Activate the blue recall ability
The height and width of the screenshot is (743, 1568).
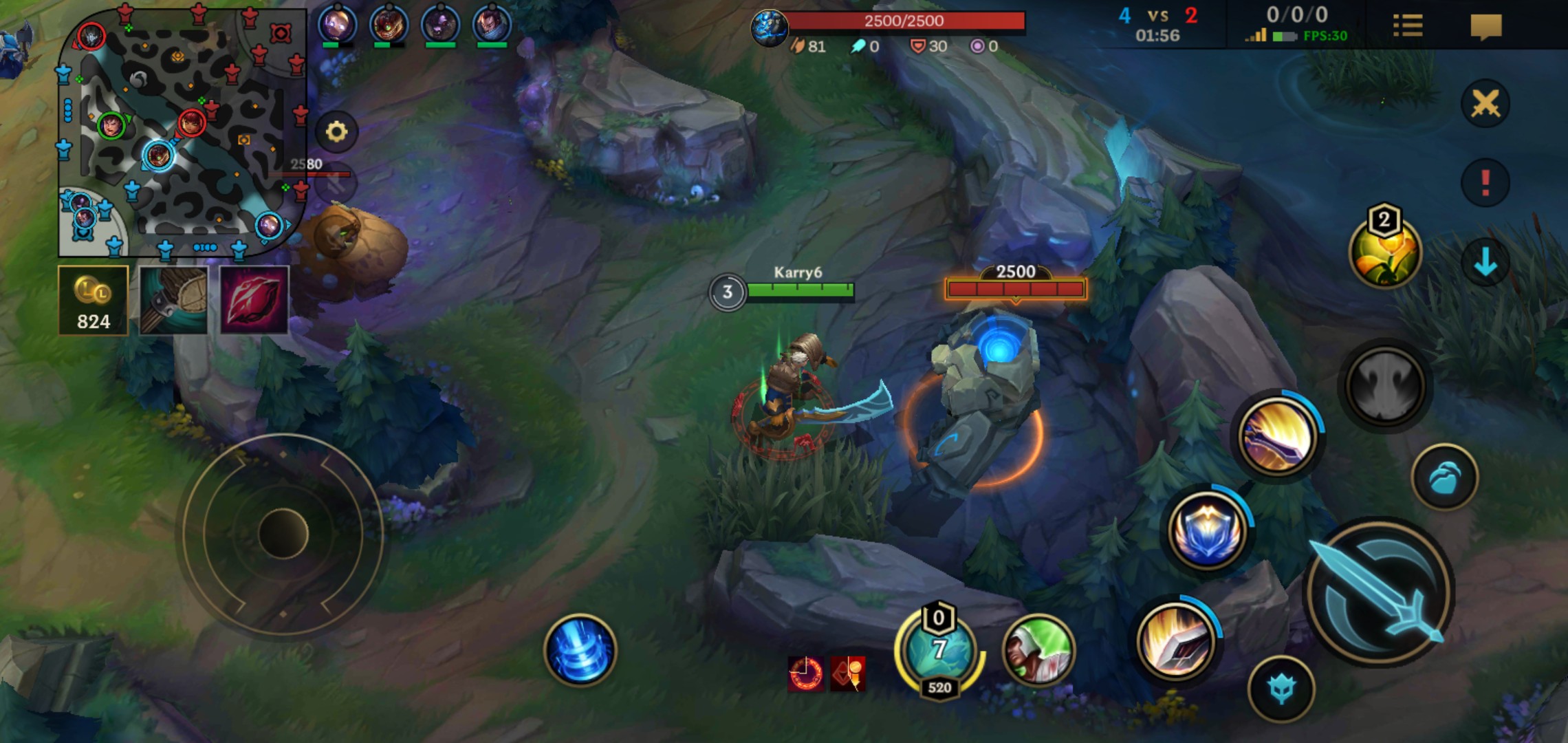580,650
